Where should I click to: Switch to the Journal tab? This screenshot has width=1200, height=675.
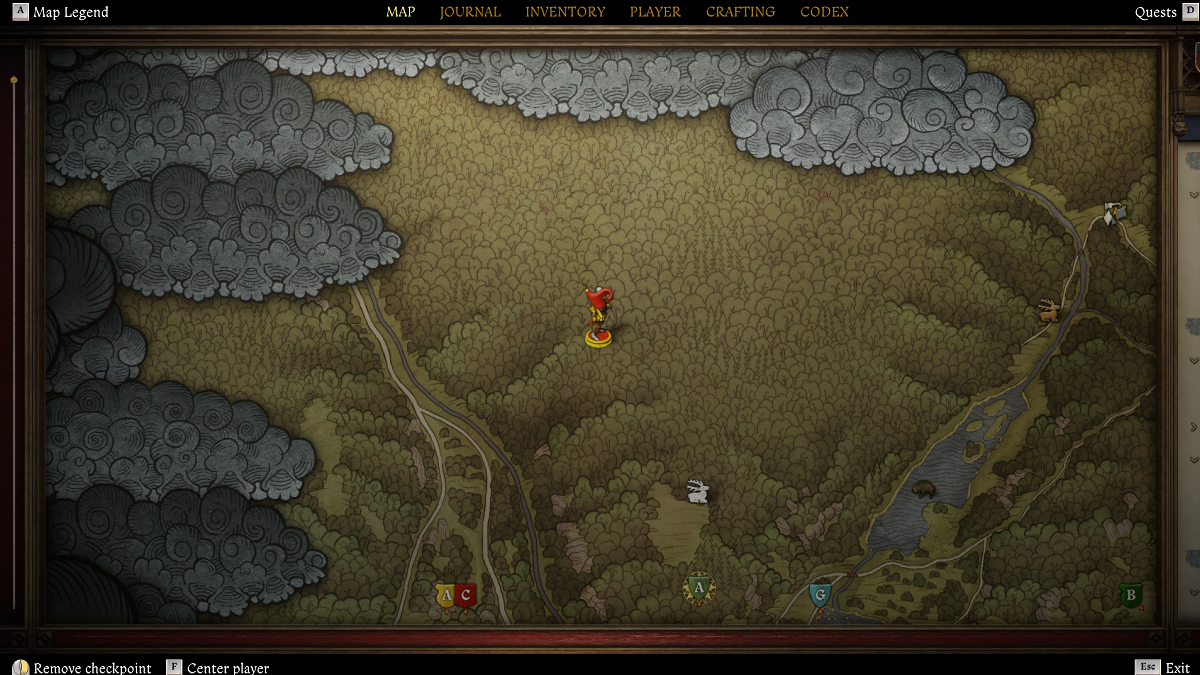470,12
